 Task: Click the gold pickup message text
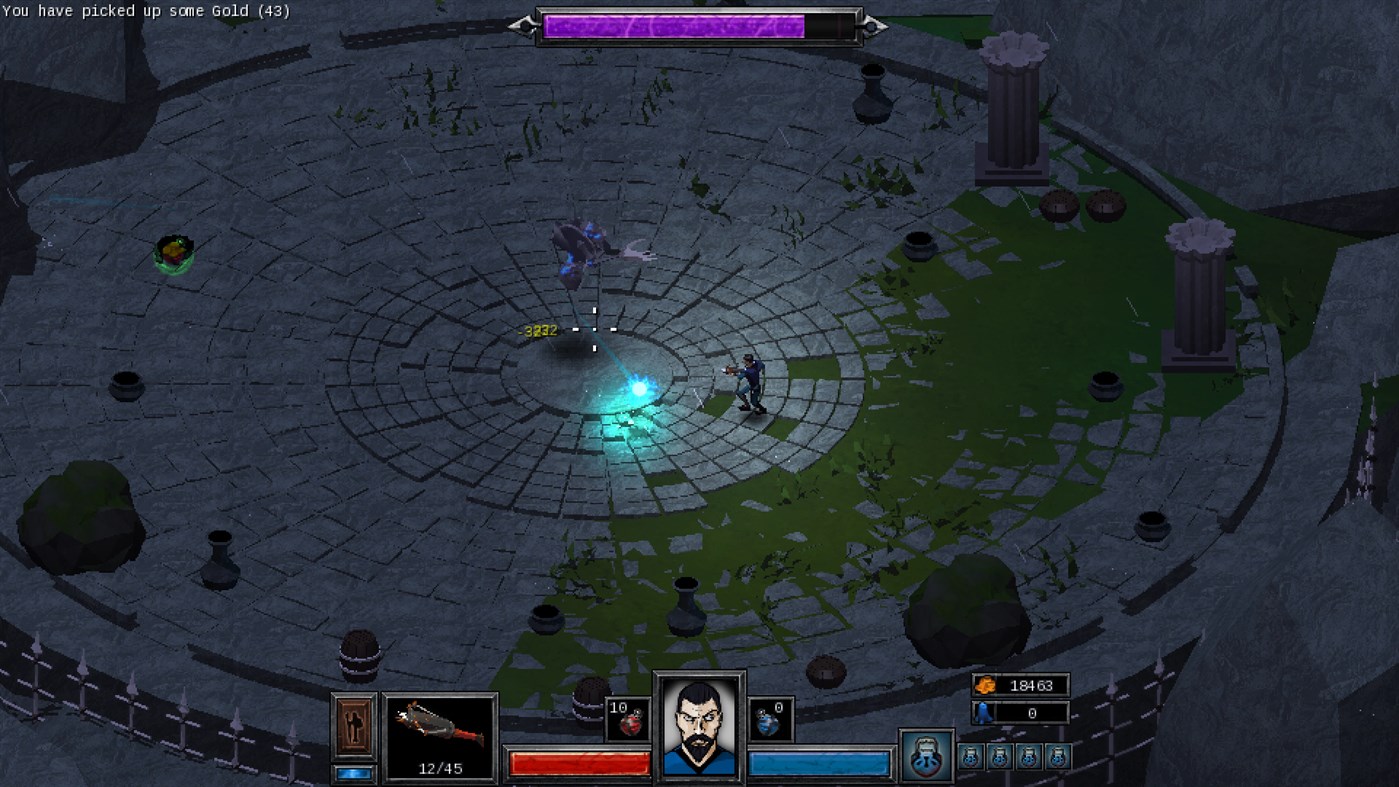tap(145, 11)
